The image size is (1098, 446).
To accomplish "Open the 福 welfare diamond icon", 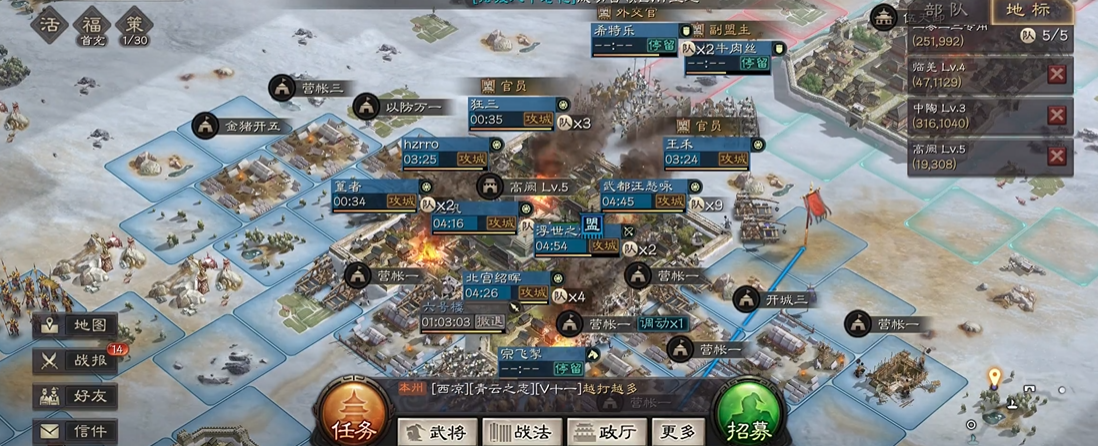I will (92, 24).
